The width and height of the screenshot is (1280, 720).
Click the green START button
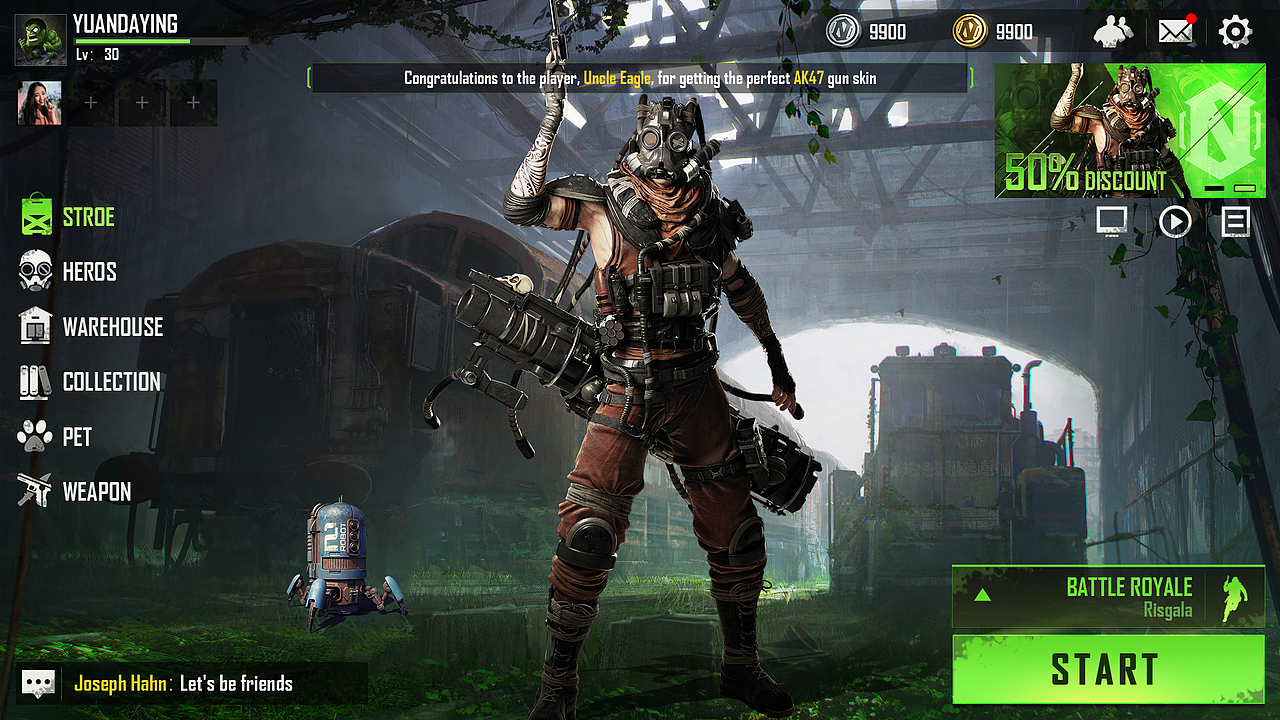[x=1108, y=669]
